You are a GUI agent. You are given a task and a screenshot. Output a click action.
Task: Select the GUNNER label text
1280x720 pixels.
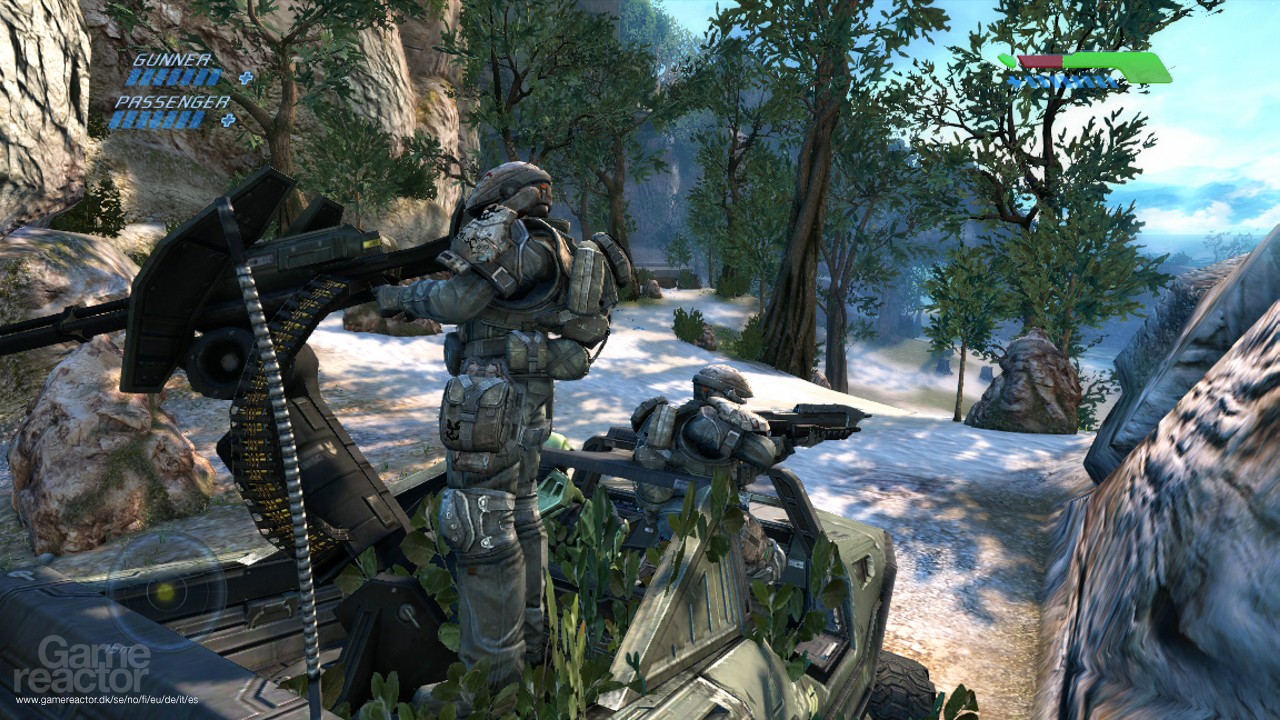click(172, 59)
